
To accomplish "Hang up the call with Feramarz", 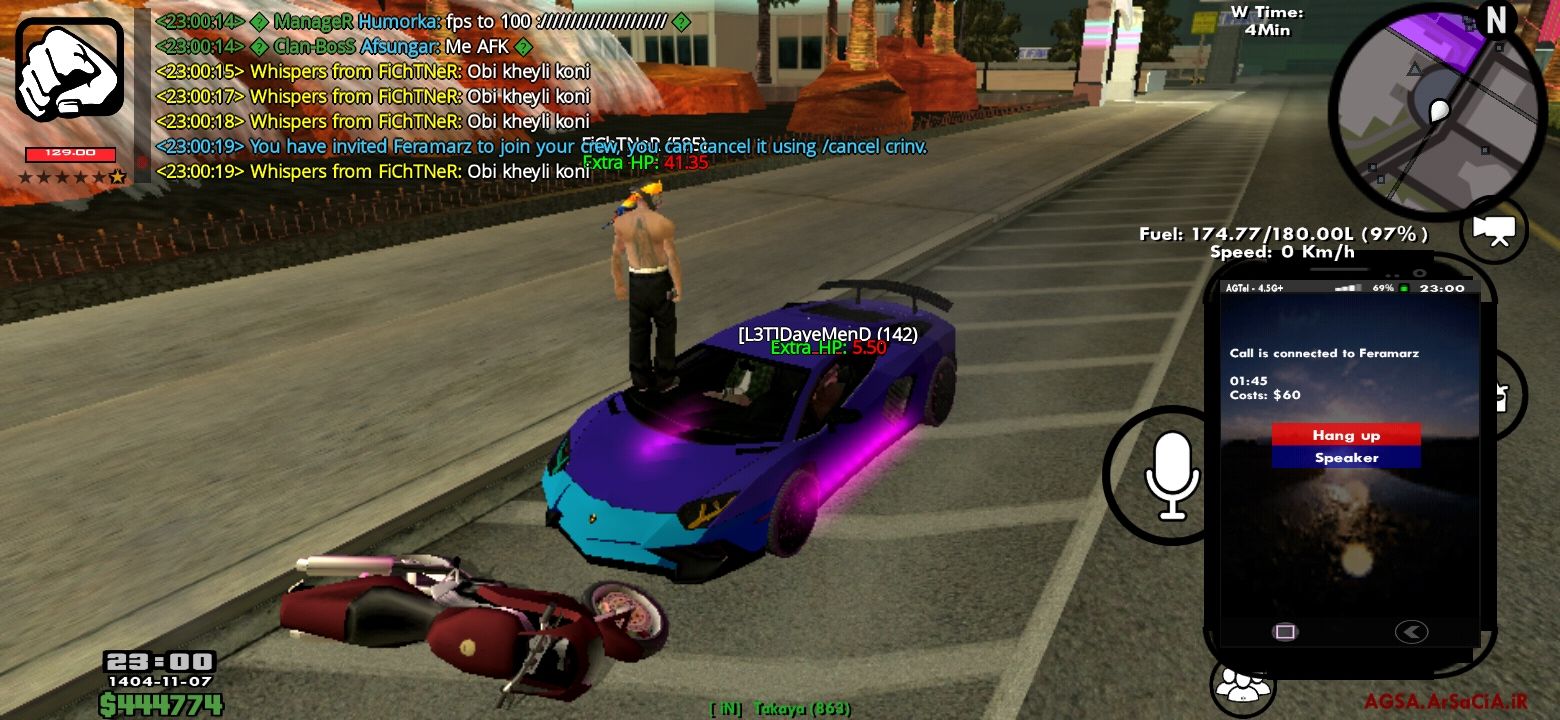I will (x=1346, y=435).
